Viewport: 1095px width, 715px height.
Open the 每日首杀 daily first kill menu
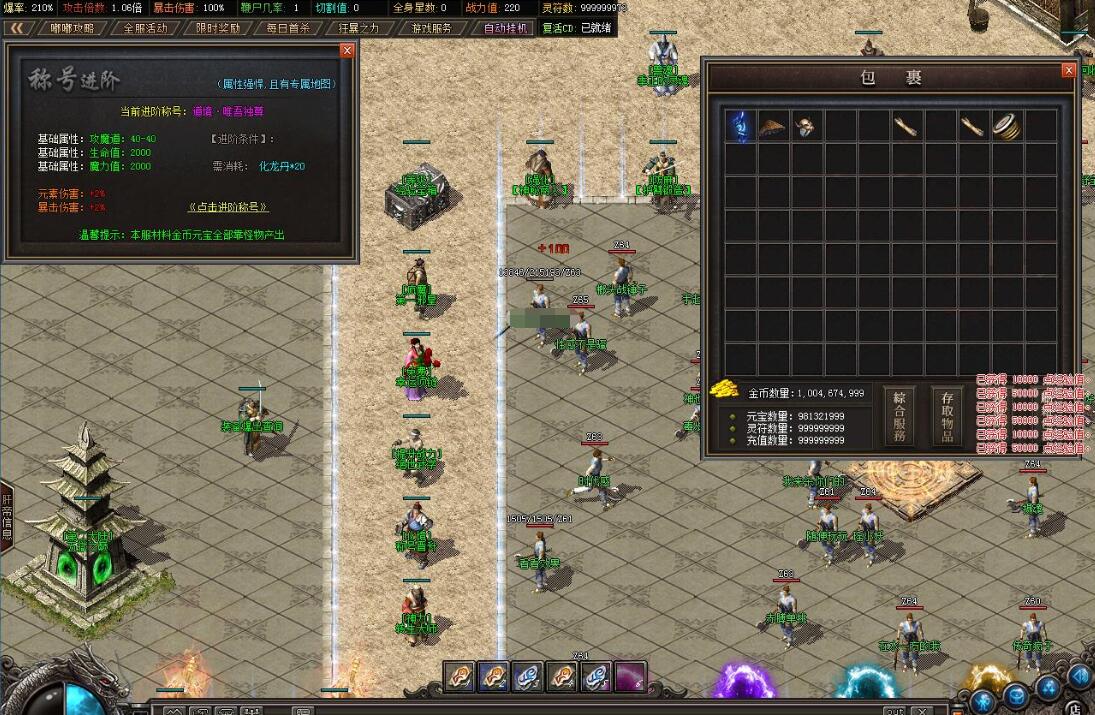pos(288,28)
